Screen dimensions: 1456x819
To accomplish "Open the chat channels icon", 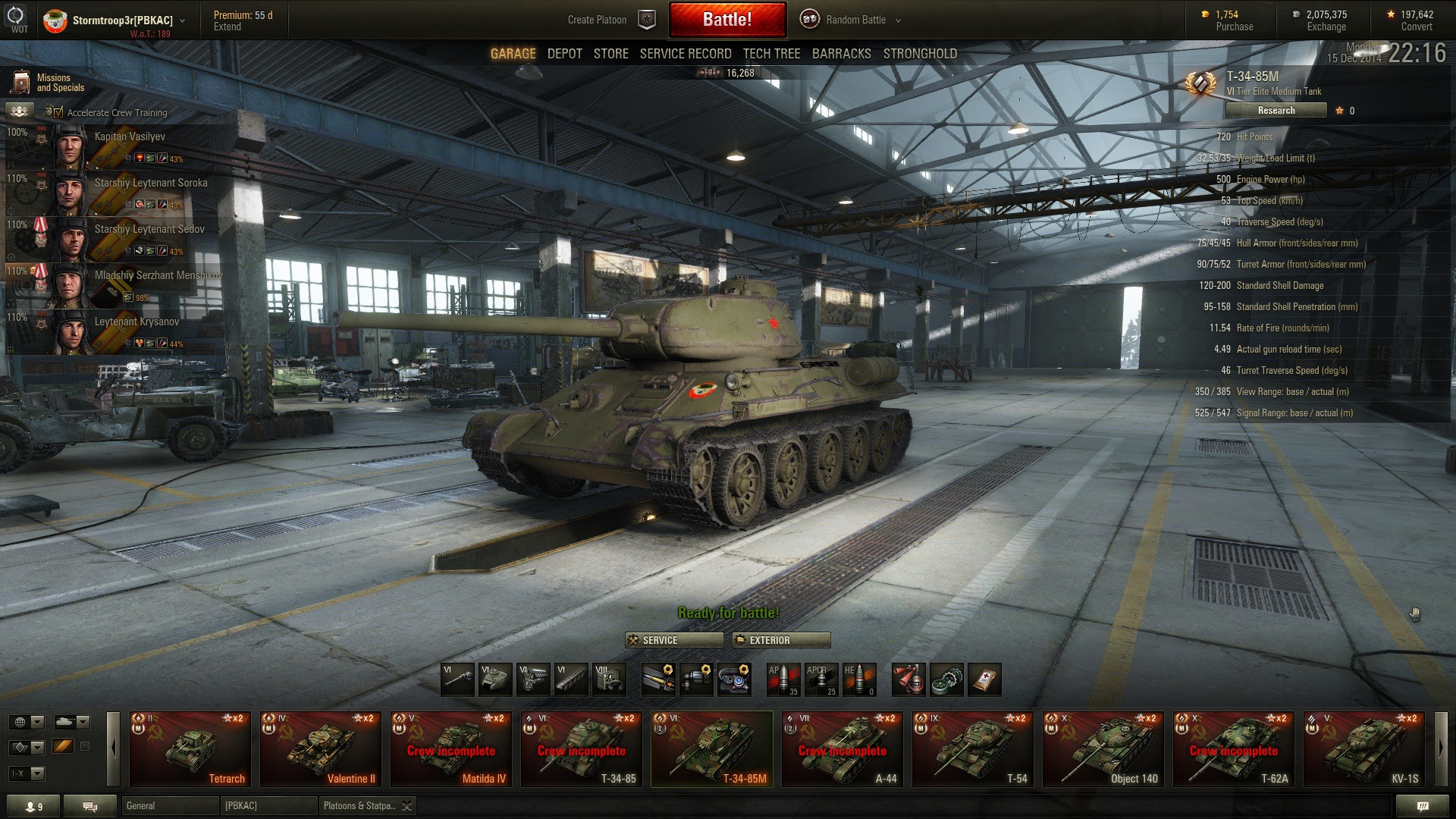I will pyautogui.click(x=90, y=806).
